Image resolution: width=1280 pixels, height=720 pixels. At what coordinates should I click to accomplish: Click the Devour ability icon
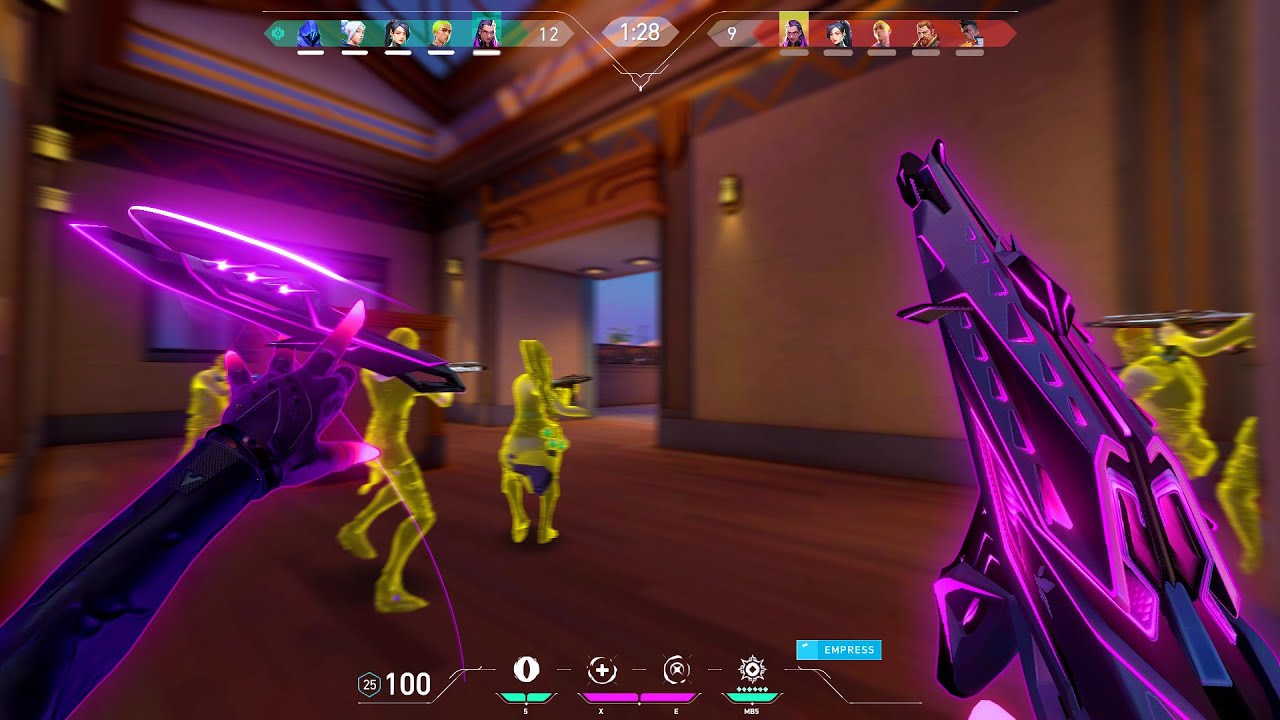click(x=600, y=670)
